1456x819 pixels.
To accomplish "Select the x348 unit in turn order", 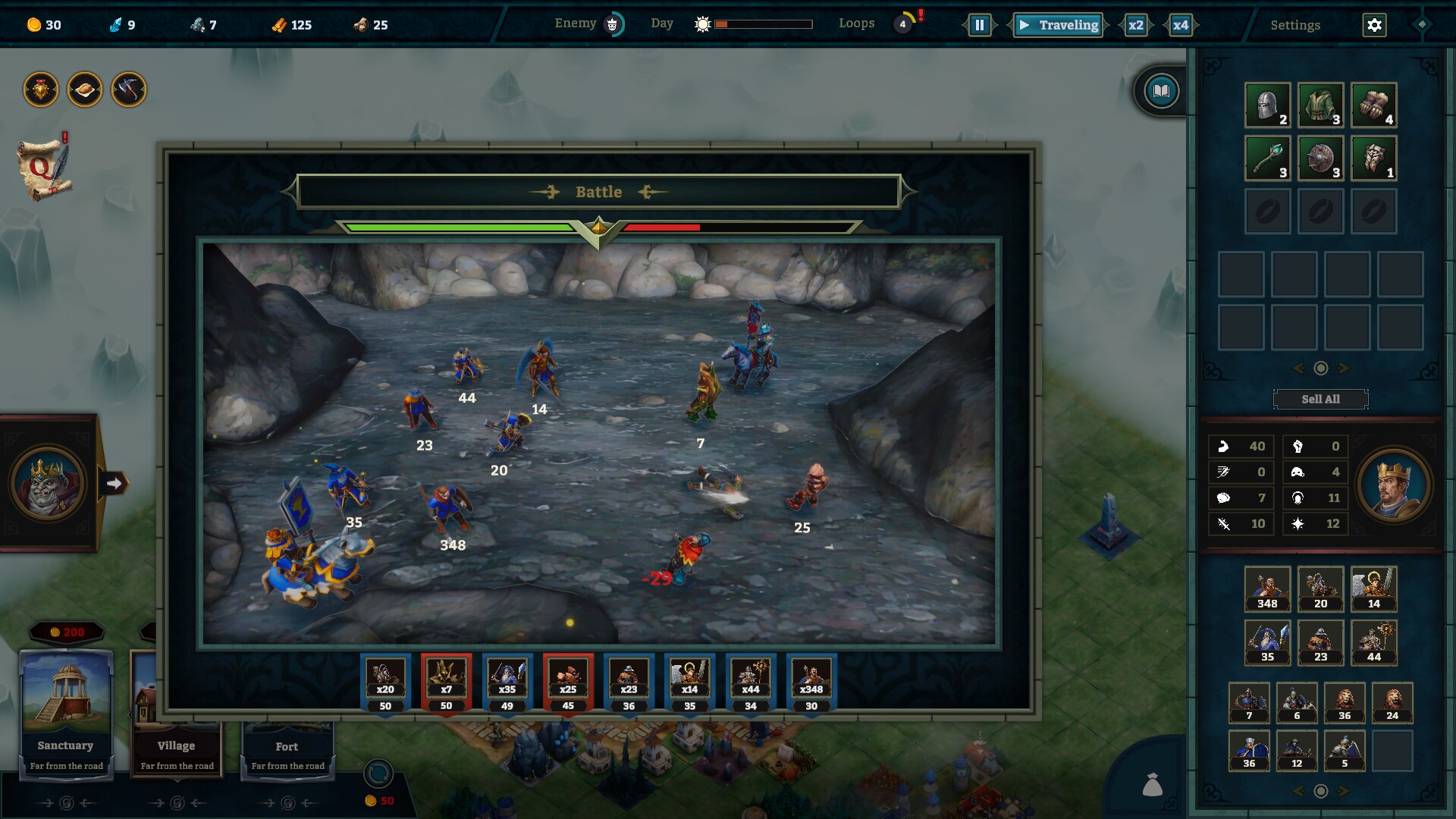I will point(811,682).
